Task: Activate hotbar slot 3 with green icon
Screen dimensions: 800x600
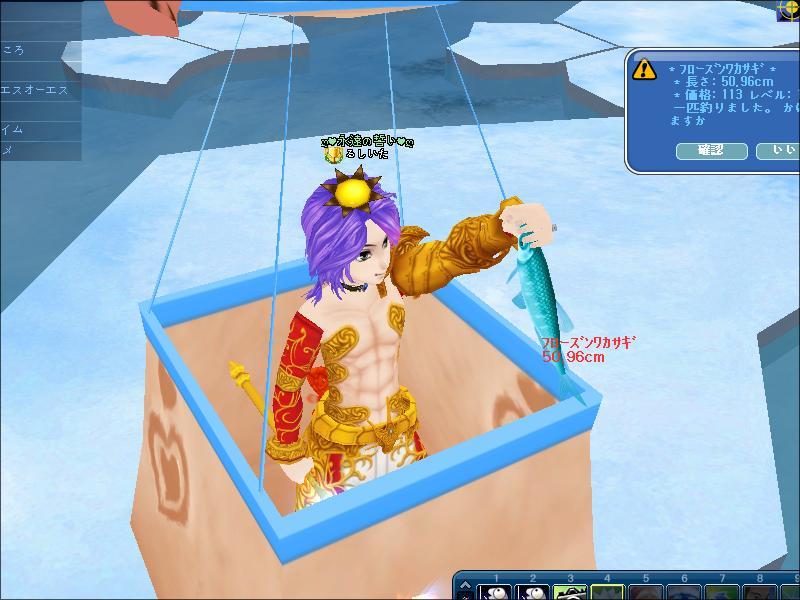Action: click(571, 591)
